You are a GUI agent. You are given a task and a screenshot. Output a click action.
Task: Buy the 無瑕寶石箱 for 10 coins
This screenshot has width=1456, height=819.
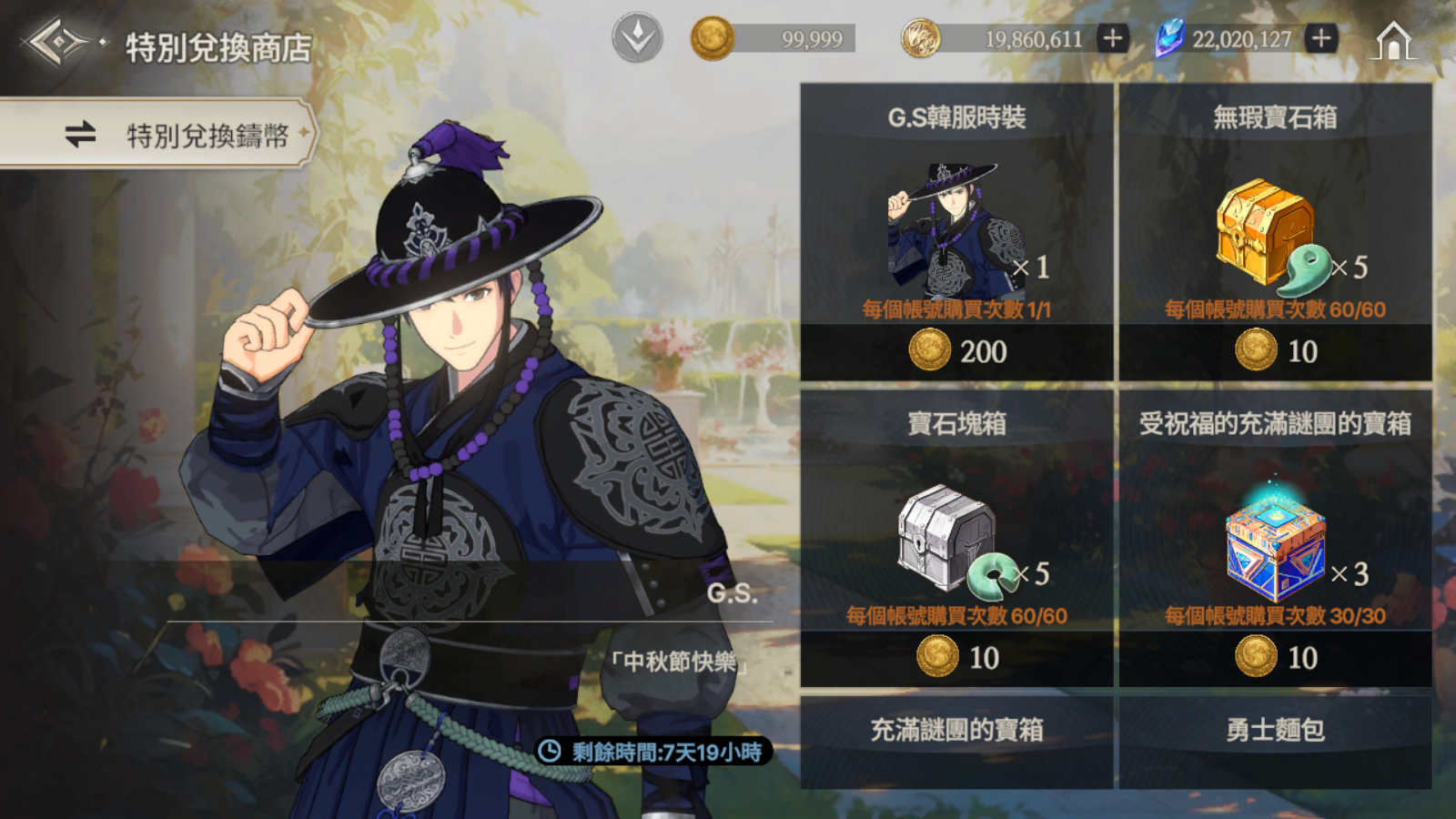pos(1276,351)
